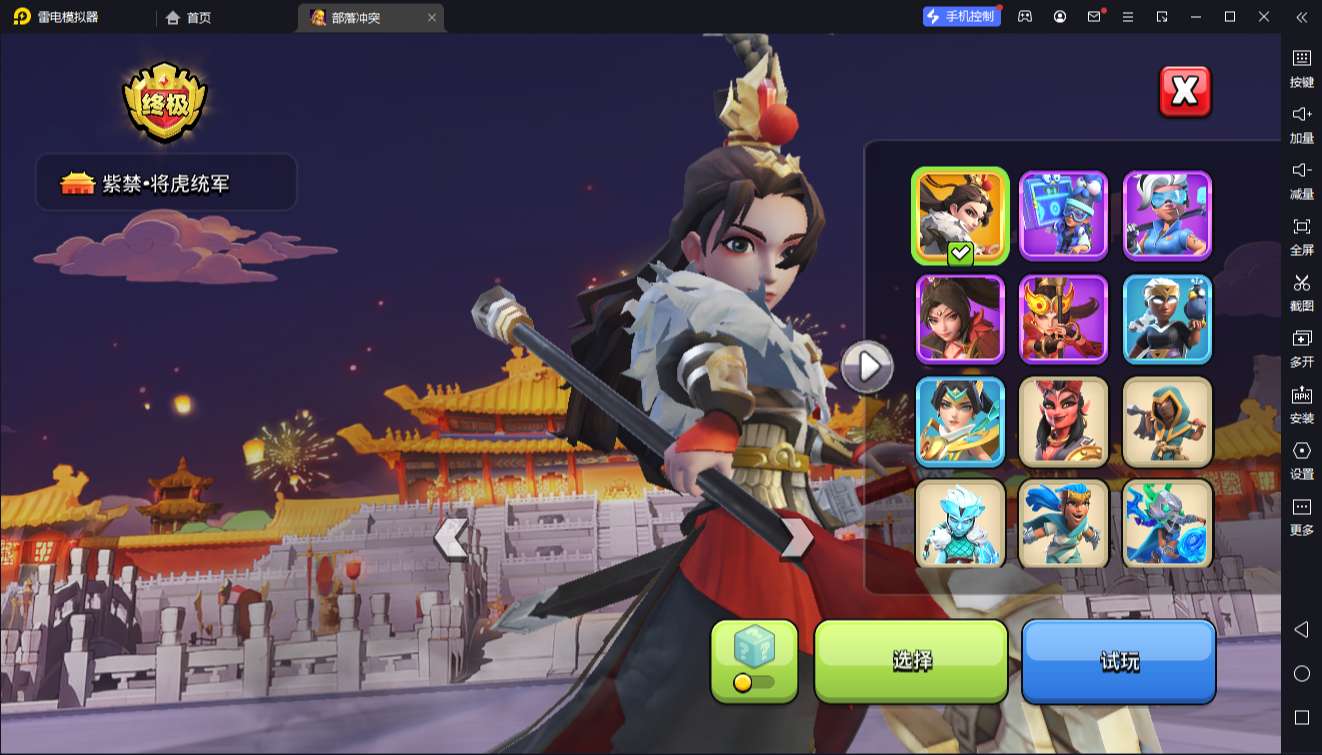Switch to the 首页 home tab
Image resolution: width=1322 pixels, height=755 pixels.
(x=190, y=17)
